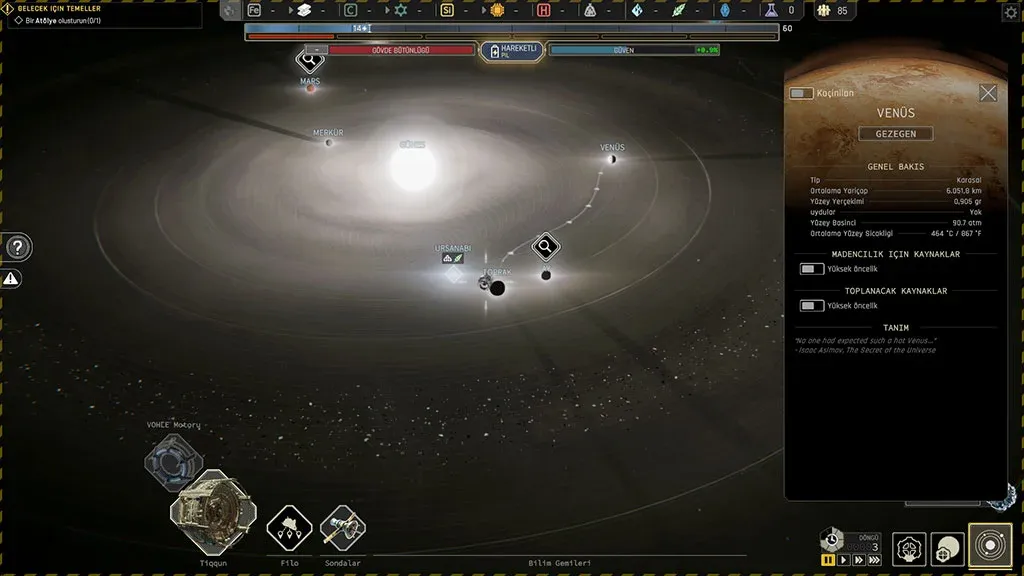1024x576 pixels.
Task: Open the Sondalar probes panel
Action: 343,529
